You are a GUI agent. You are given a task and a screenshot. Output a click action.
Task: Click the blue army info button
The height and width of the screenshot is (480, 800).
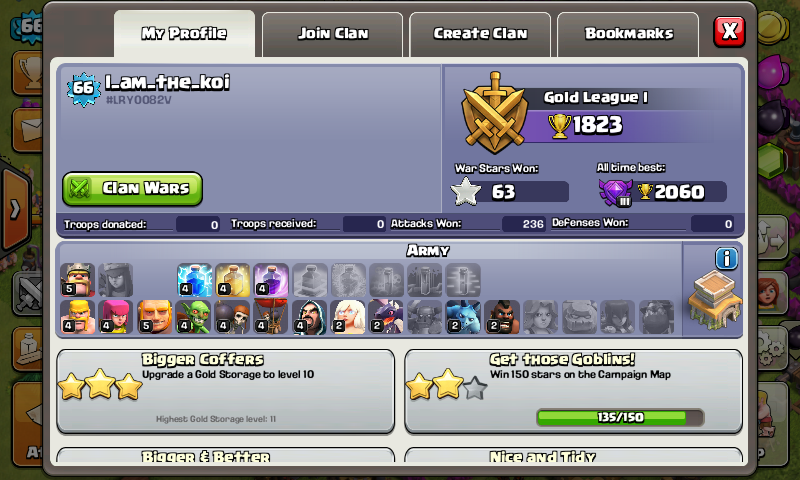pos(726,259)
